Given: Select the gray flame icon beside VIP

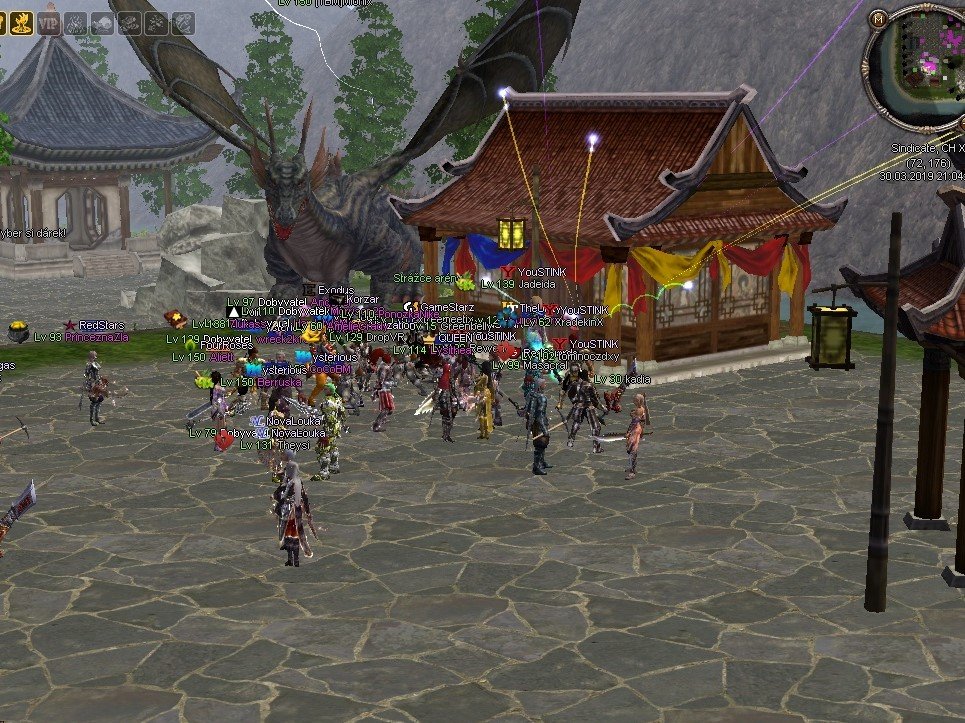Looking at the screenshot, I should [76, 21].
